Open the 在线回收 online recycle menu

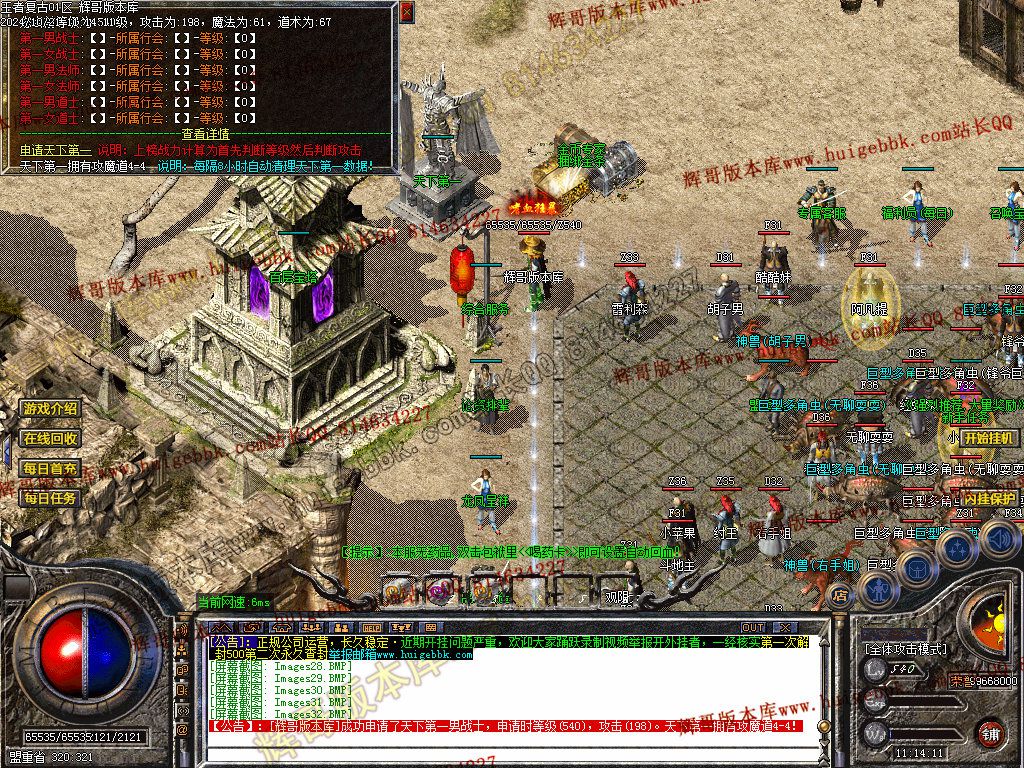point(50,438)
